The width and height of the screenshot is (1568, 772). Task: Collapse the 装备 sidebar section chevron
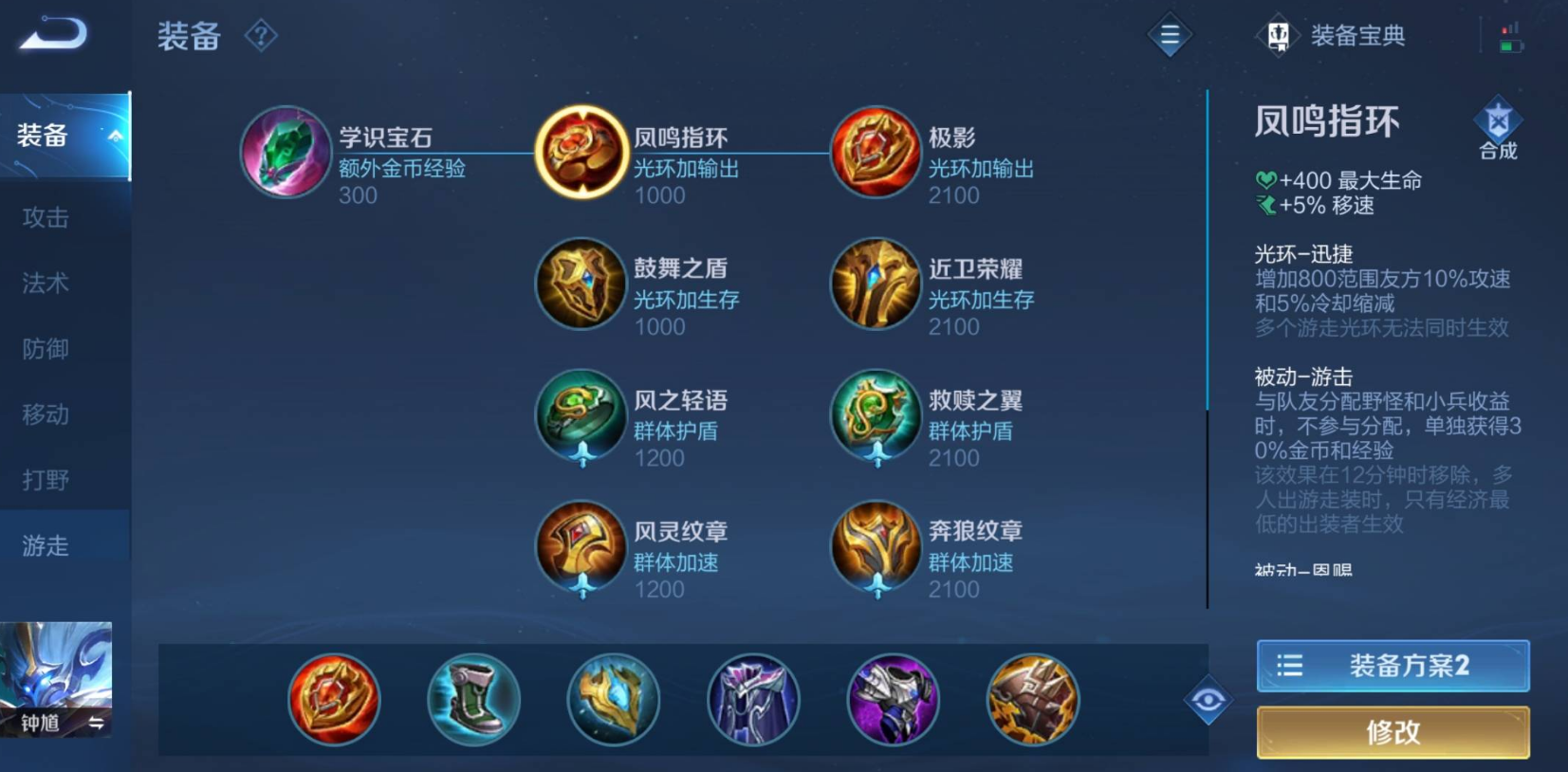116,136
